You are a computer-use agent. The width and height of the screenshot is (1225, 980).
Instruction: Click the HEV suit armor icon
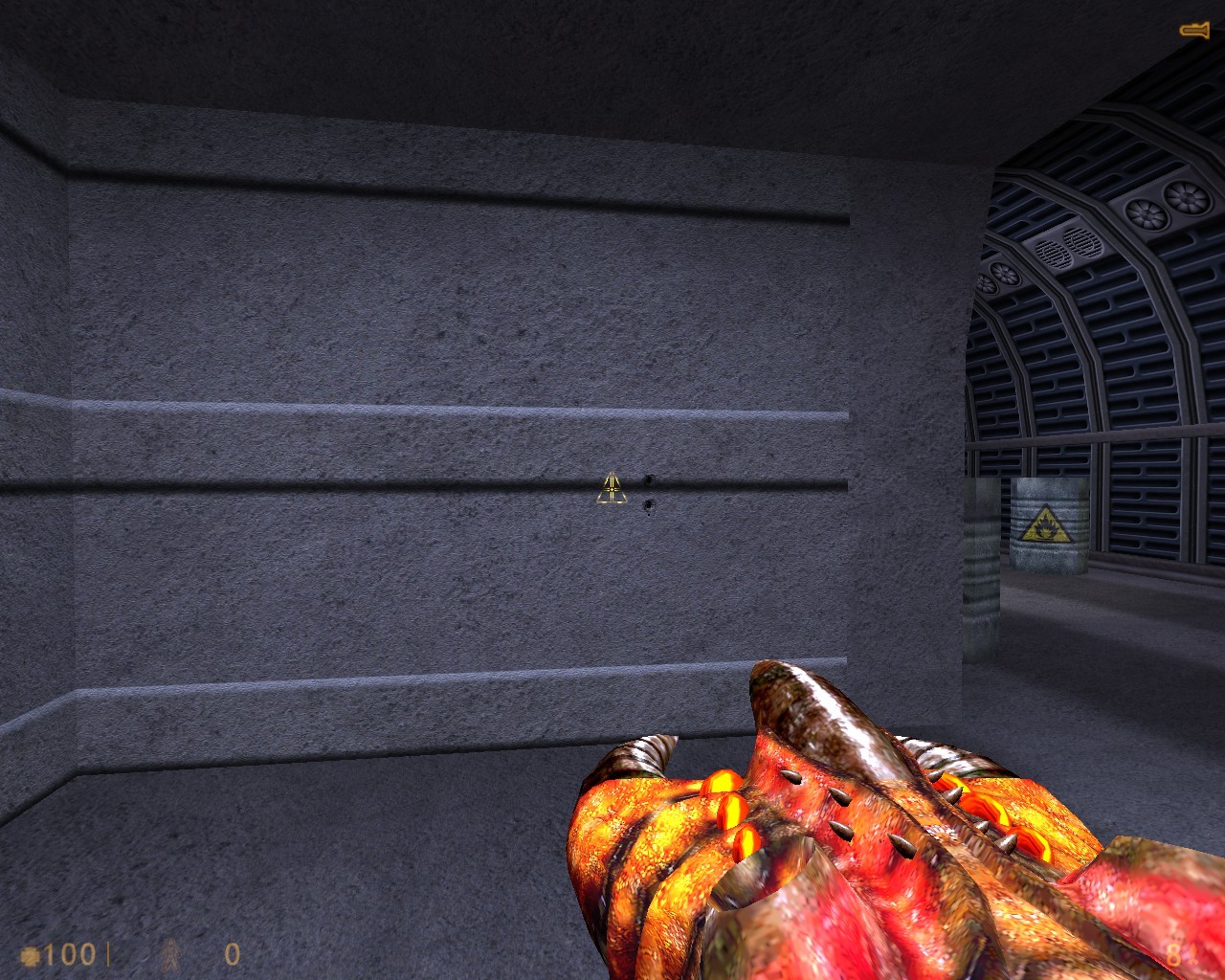pyautogui.click(x=170, y=954)
